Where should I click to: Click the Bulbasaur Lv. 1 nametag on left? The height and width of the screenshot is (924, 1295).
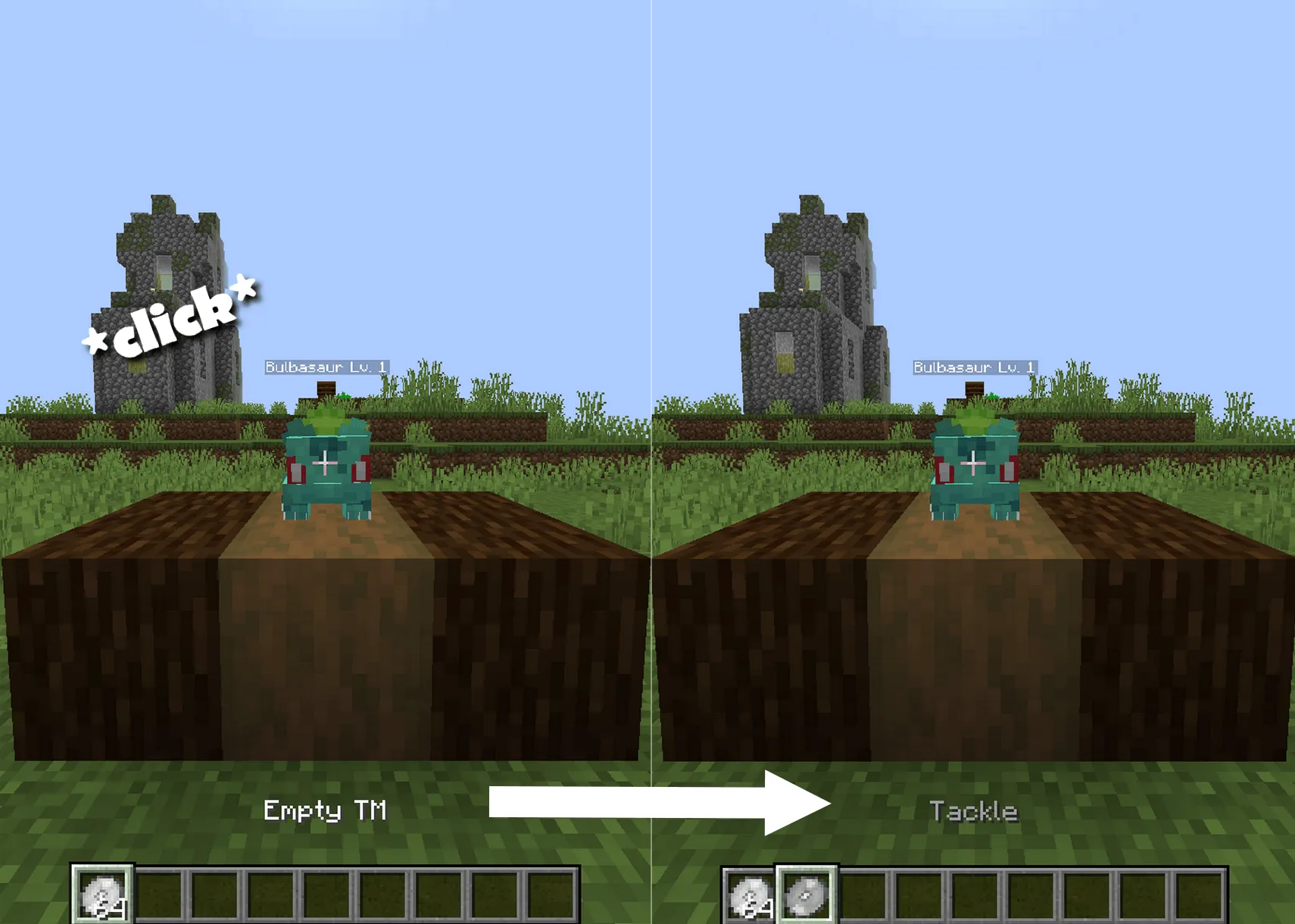point(327,367)
